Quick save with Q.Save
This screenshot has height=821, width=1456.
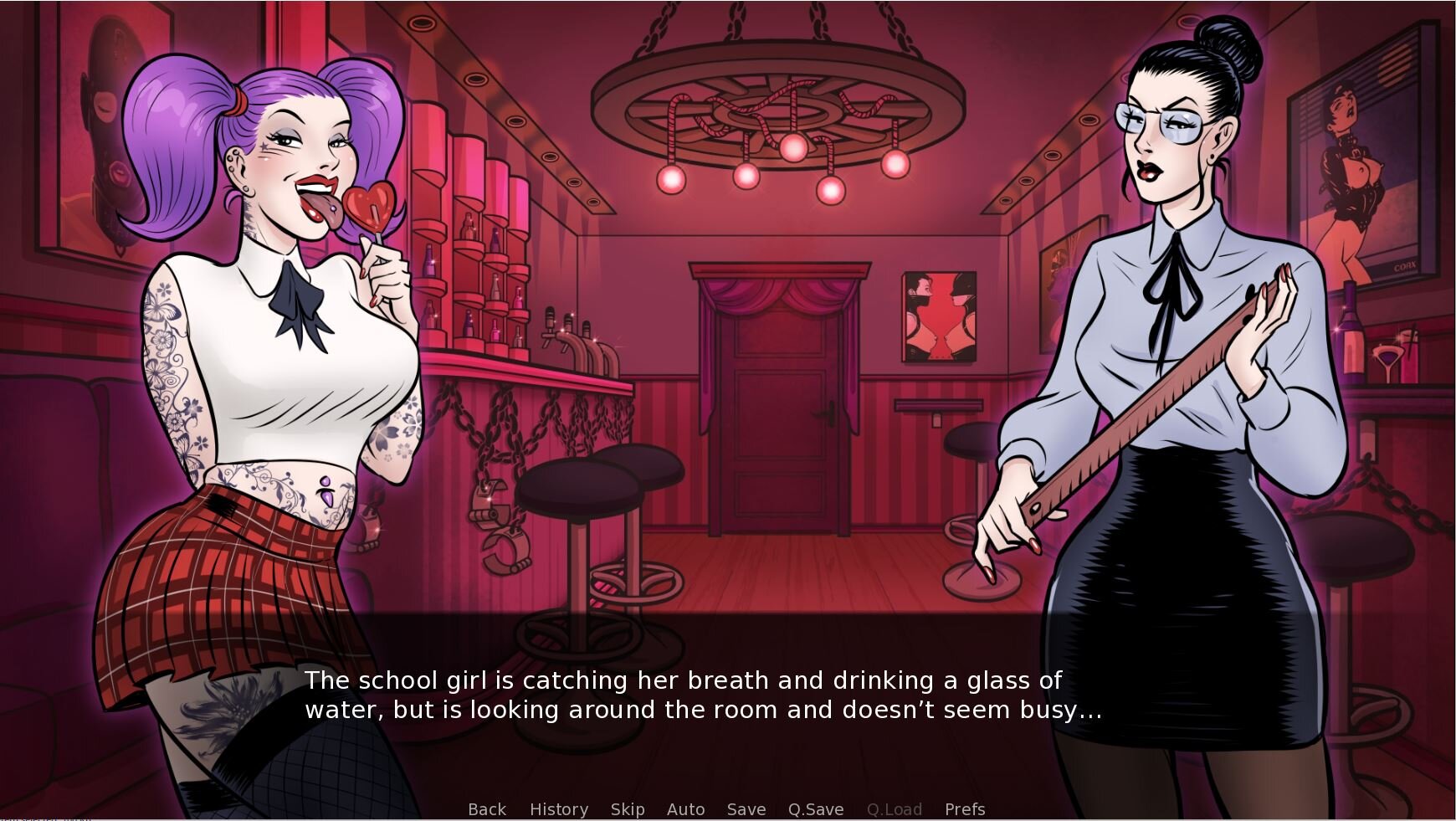[816, 809]
